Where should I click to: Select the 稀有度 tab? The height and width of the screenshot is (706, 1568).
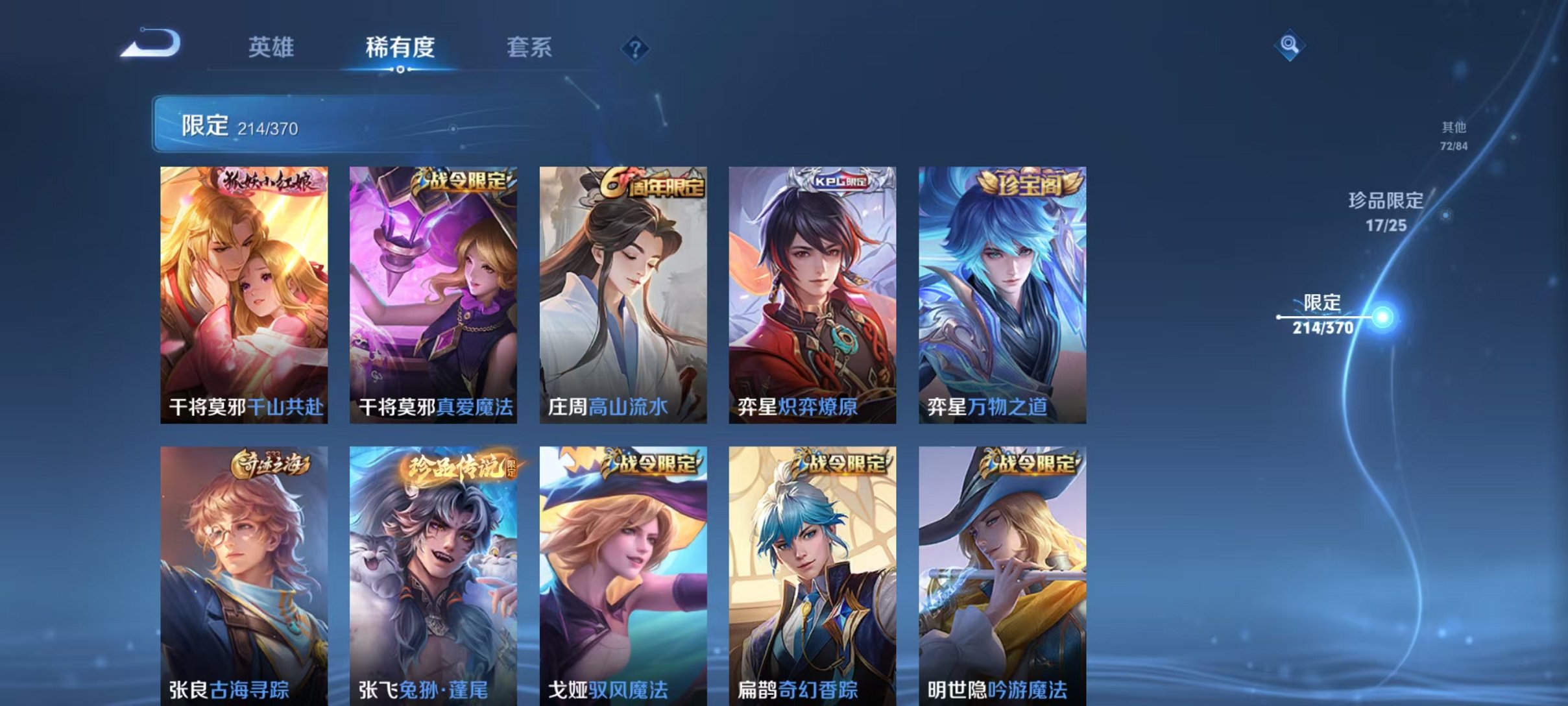401,46
